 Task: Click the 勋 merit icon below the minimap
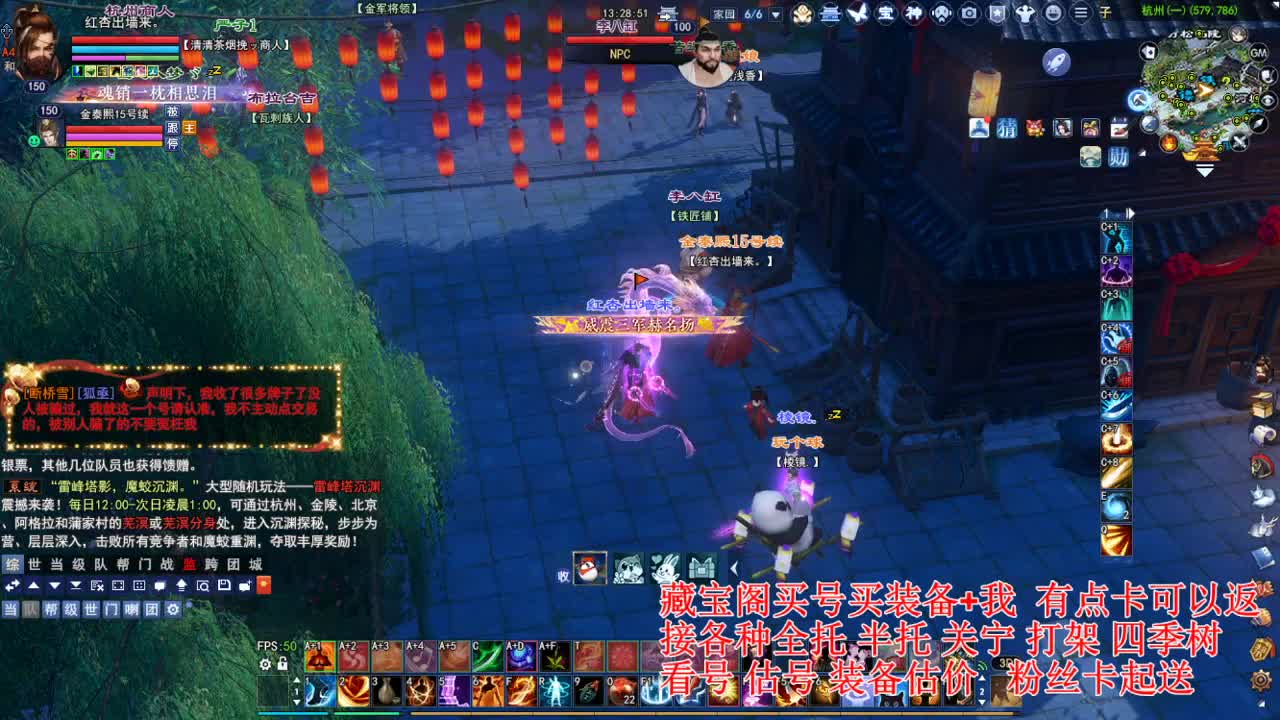(x=1117, y=158)
